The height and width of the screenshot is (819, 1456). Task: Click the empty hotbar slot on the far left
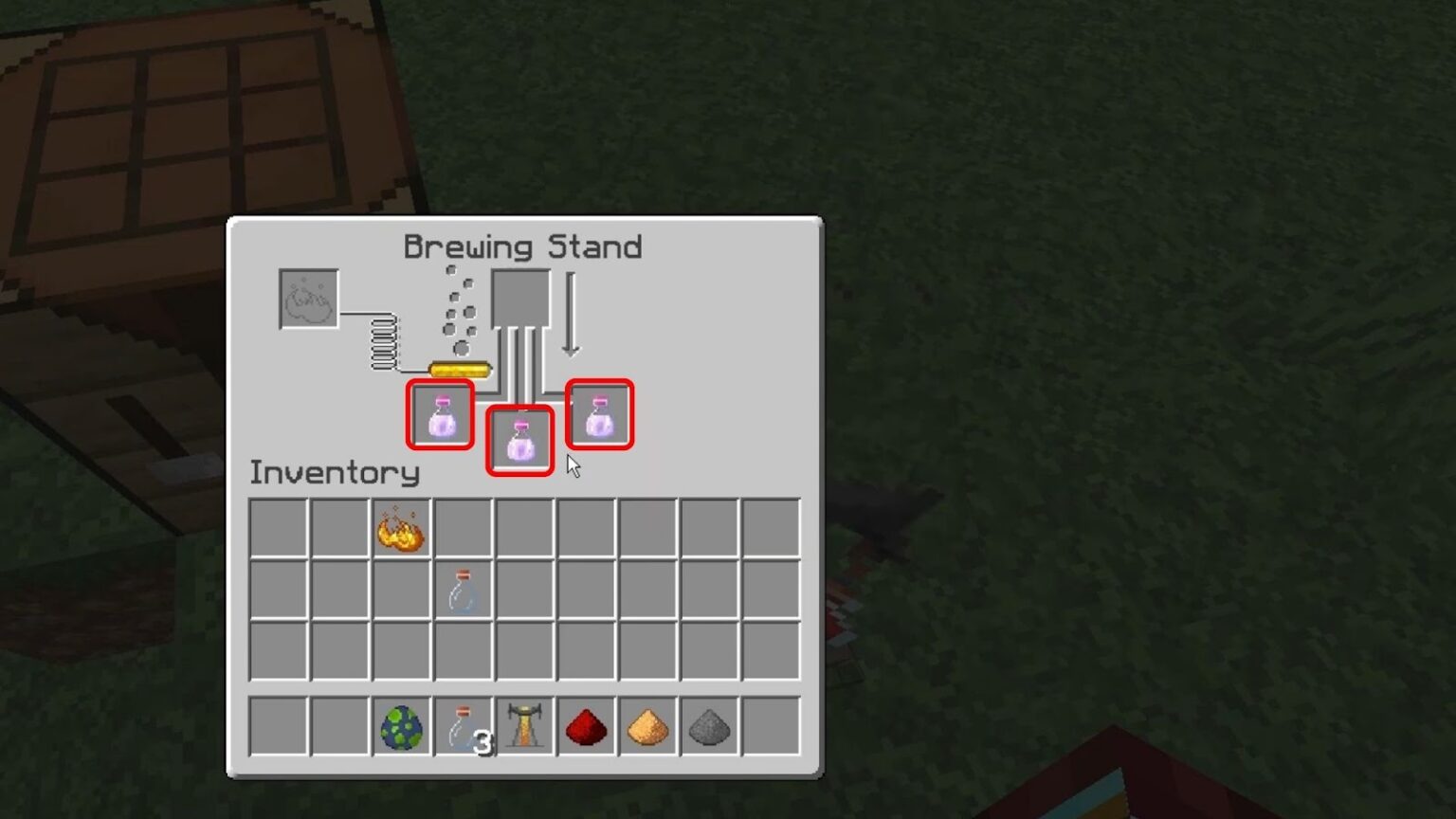tap(279, 726)
